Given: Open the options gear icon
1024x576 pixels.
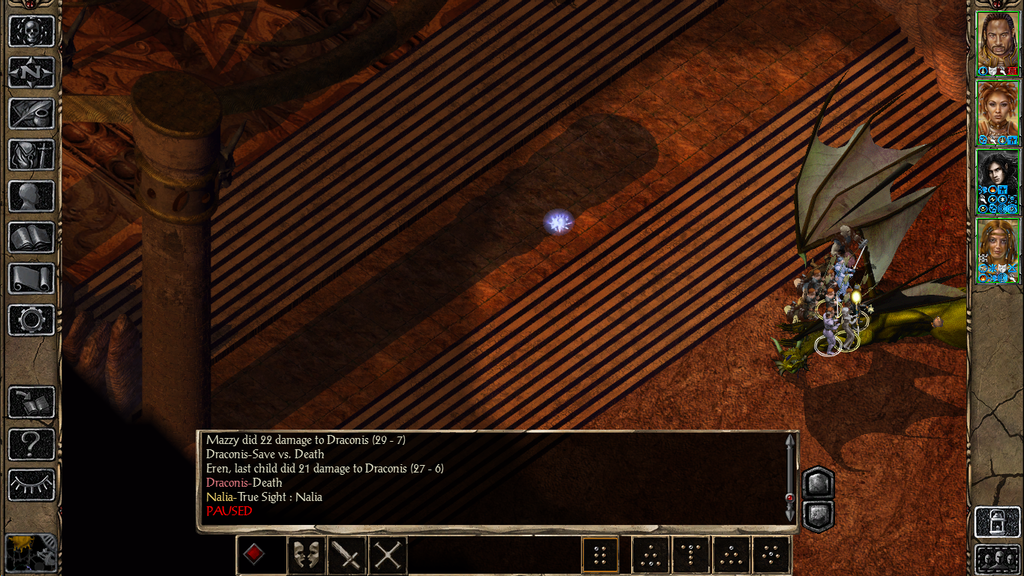Looking at the screenshot, I should point(31,320).
